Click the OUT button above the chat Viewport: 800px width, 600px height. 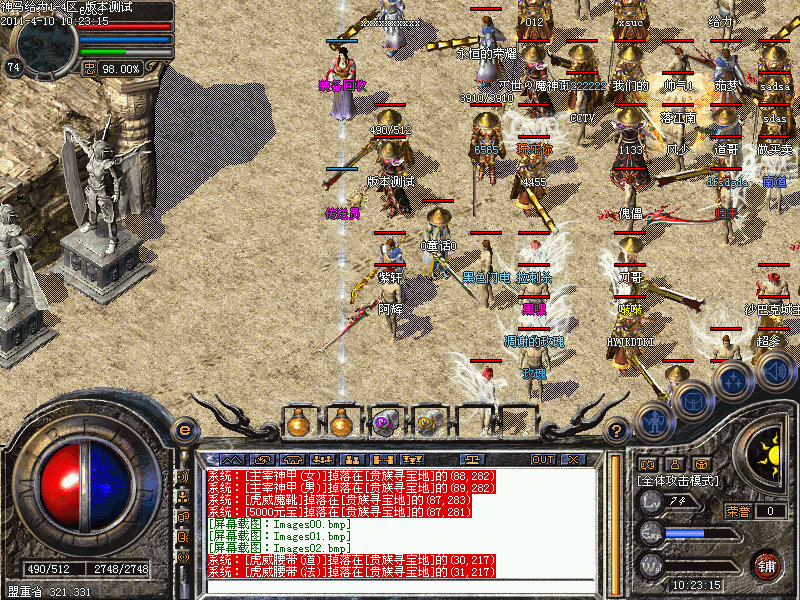[542, 459]
